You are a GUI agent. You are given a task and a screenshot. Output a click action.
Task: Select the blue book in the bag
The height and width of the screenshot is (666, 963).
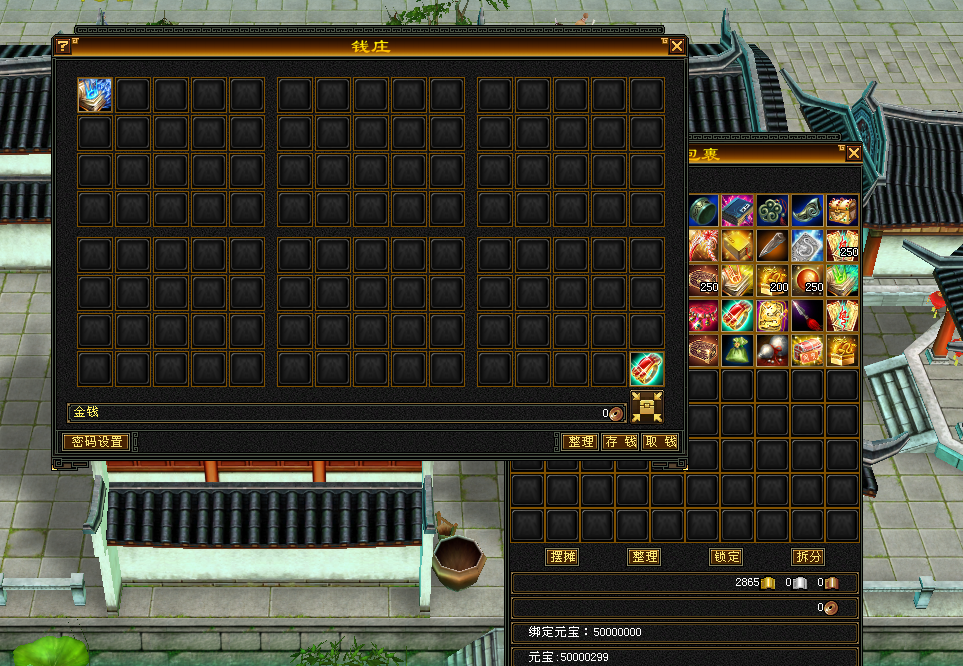pos(738,210)
